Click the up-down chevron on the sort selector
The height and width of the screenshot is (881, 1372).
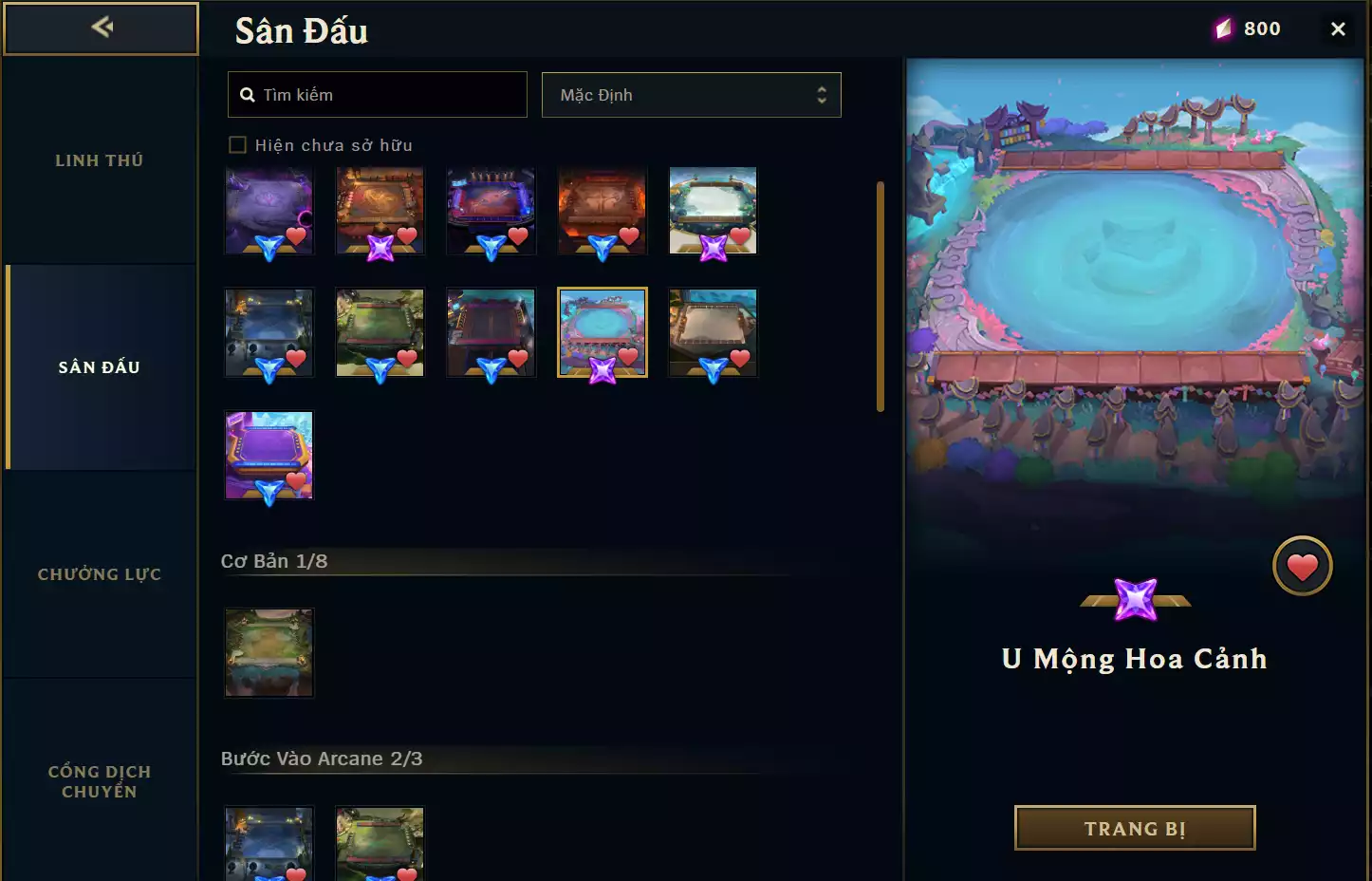(x=822, y=95)
